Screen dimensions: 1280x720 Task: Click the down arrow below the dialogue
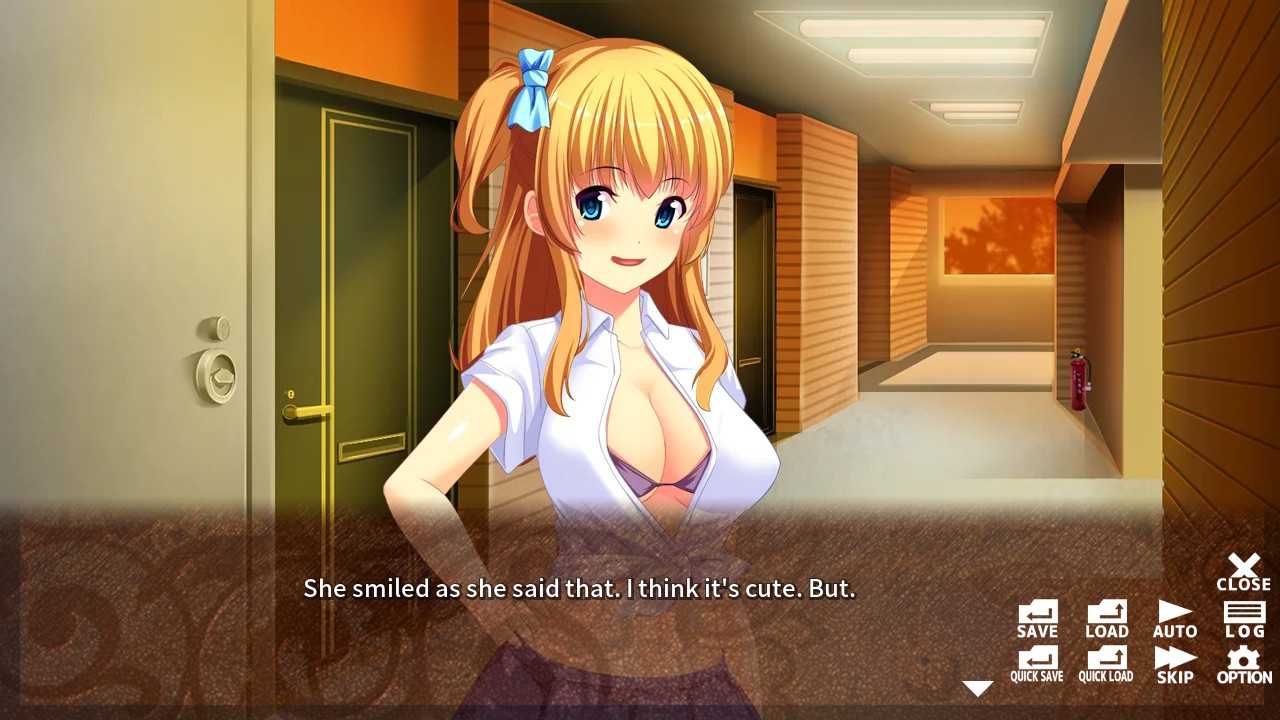978,687
